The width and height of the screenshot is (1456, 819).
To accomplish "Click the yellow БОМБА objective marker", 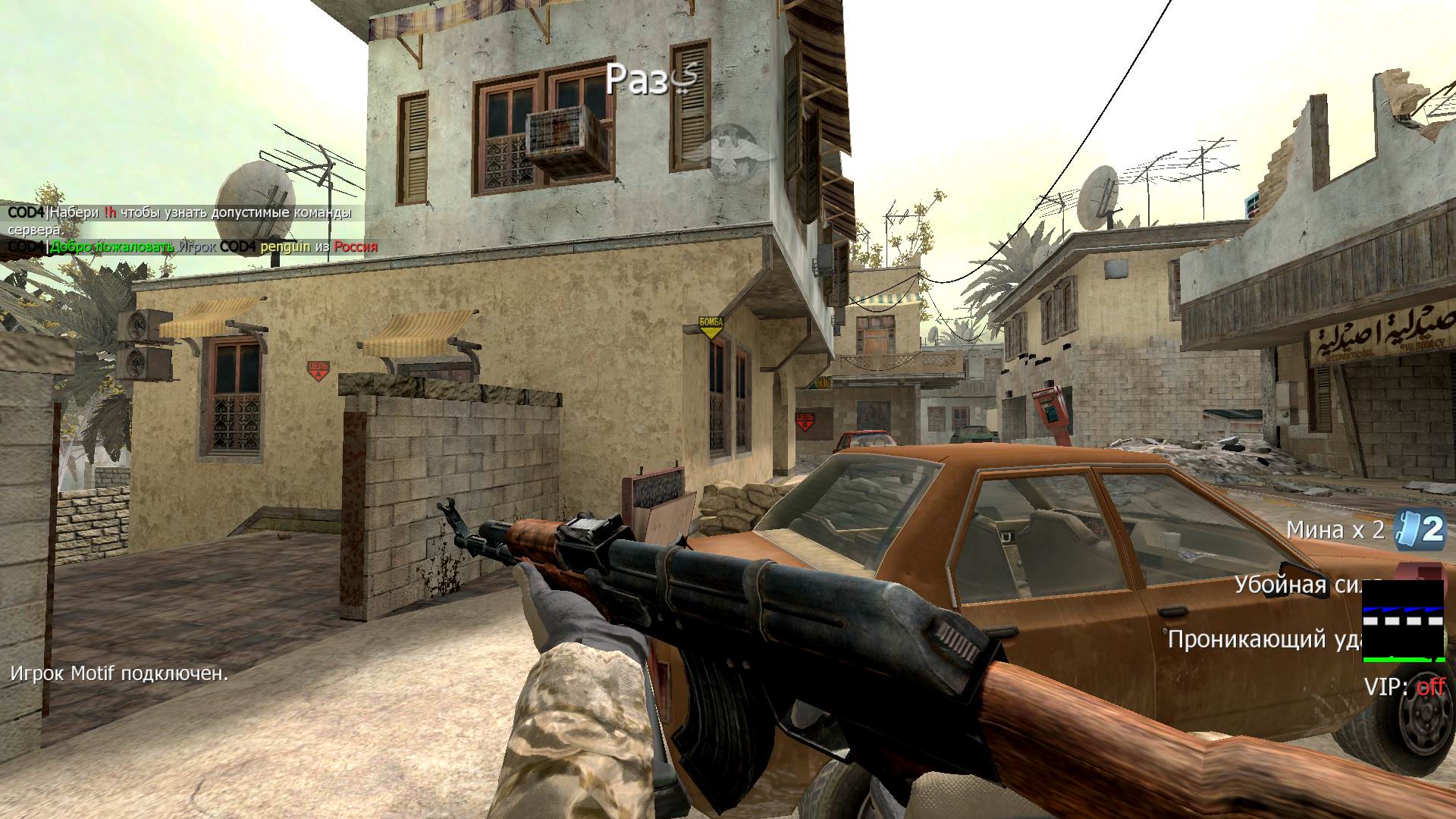I will point(711,327).
